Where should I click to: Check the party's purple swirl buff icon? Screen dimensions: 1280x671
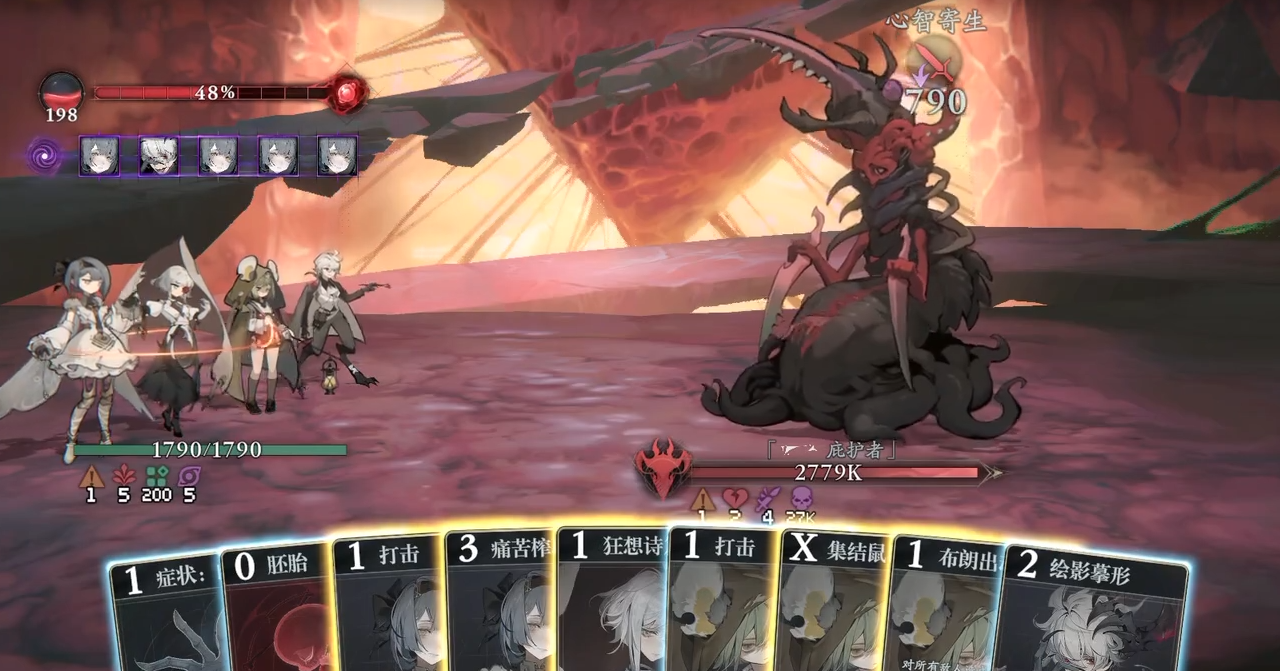[189, 477]
